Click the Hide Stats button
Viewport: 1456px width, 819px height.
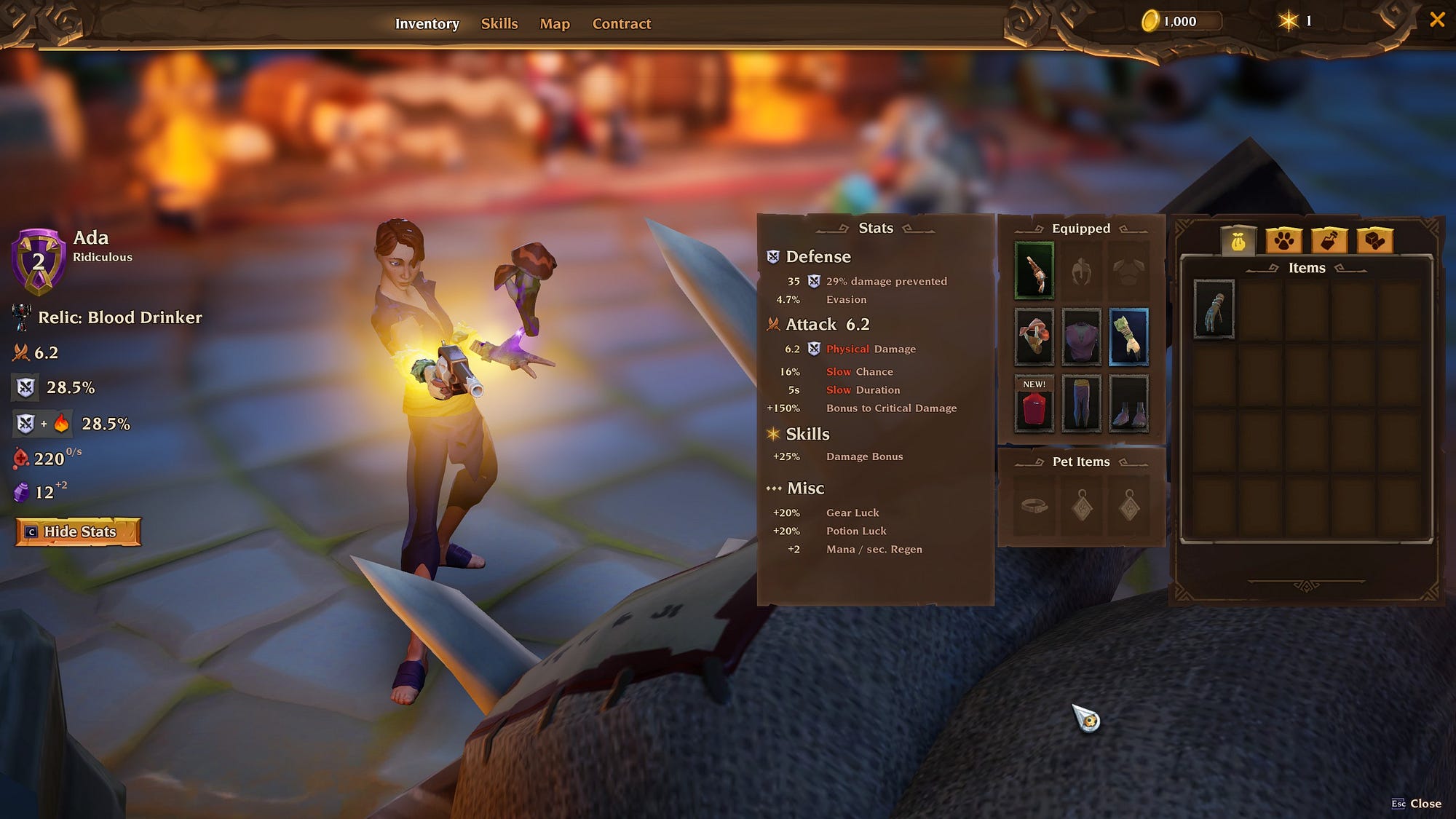[x=79, y=531]
